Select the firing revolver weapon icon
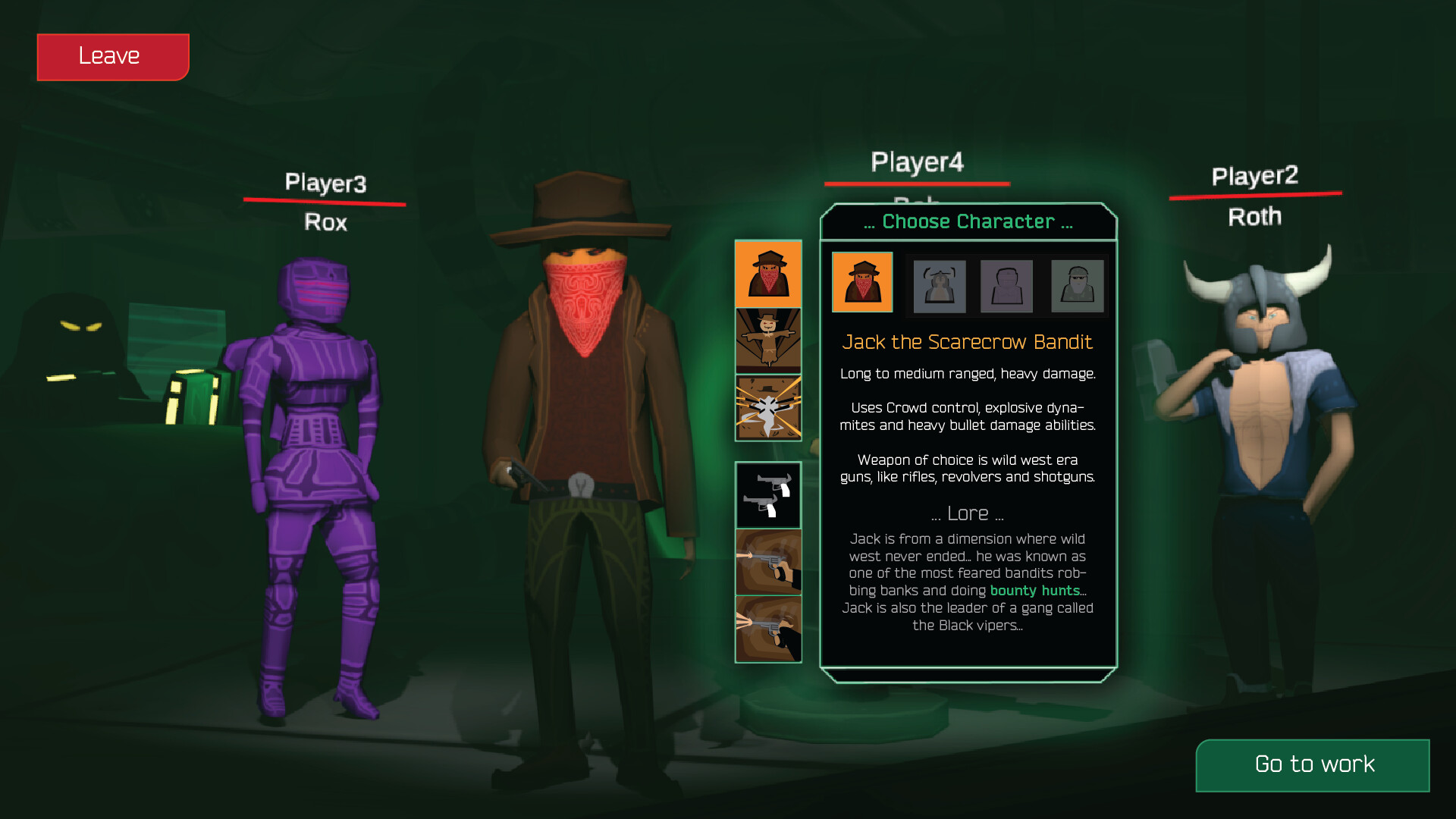The width and height of the screenshot is (1456, 819). coord(767,562)
